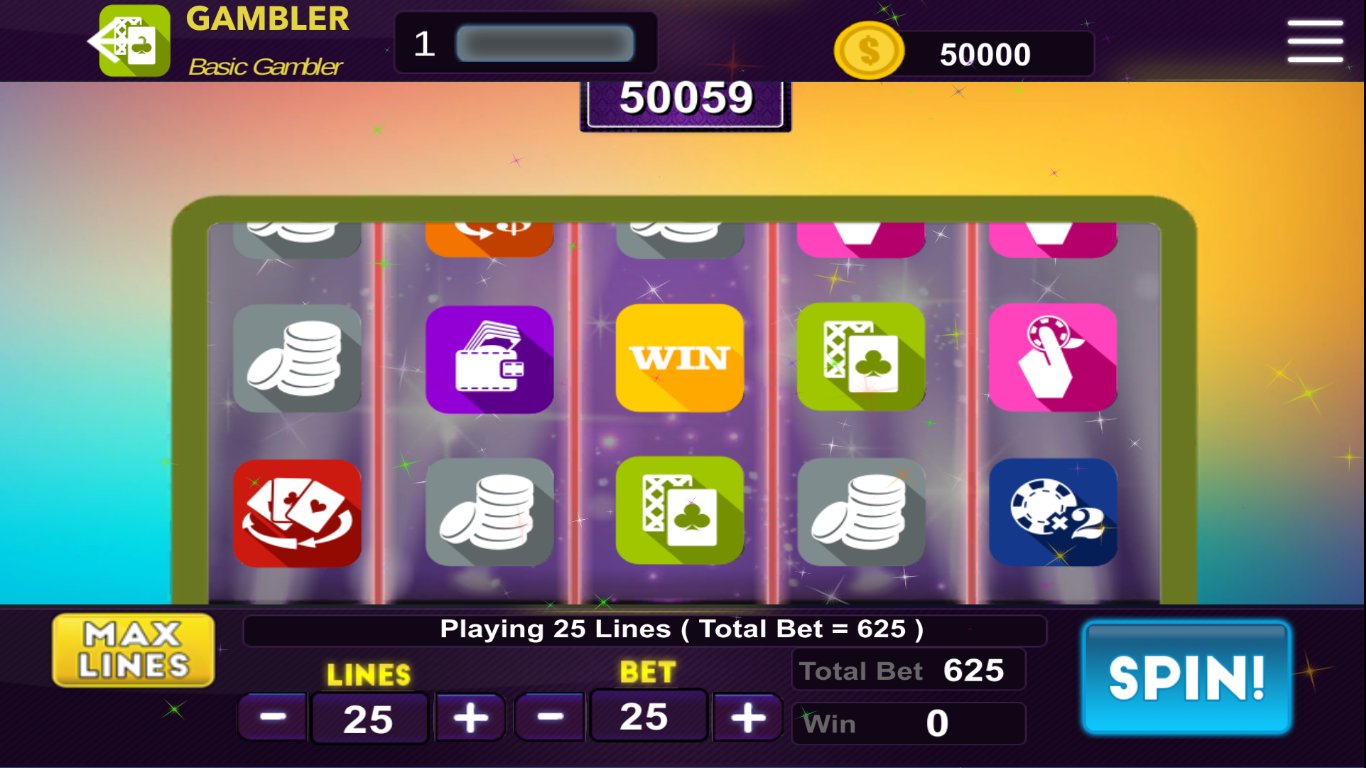
Task: Tap the Basic Gambler app logo
Action: pyautogui.click(x=133, y=40)
